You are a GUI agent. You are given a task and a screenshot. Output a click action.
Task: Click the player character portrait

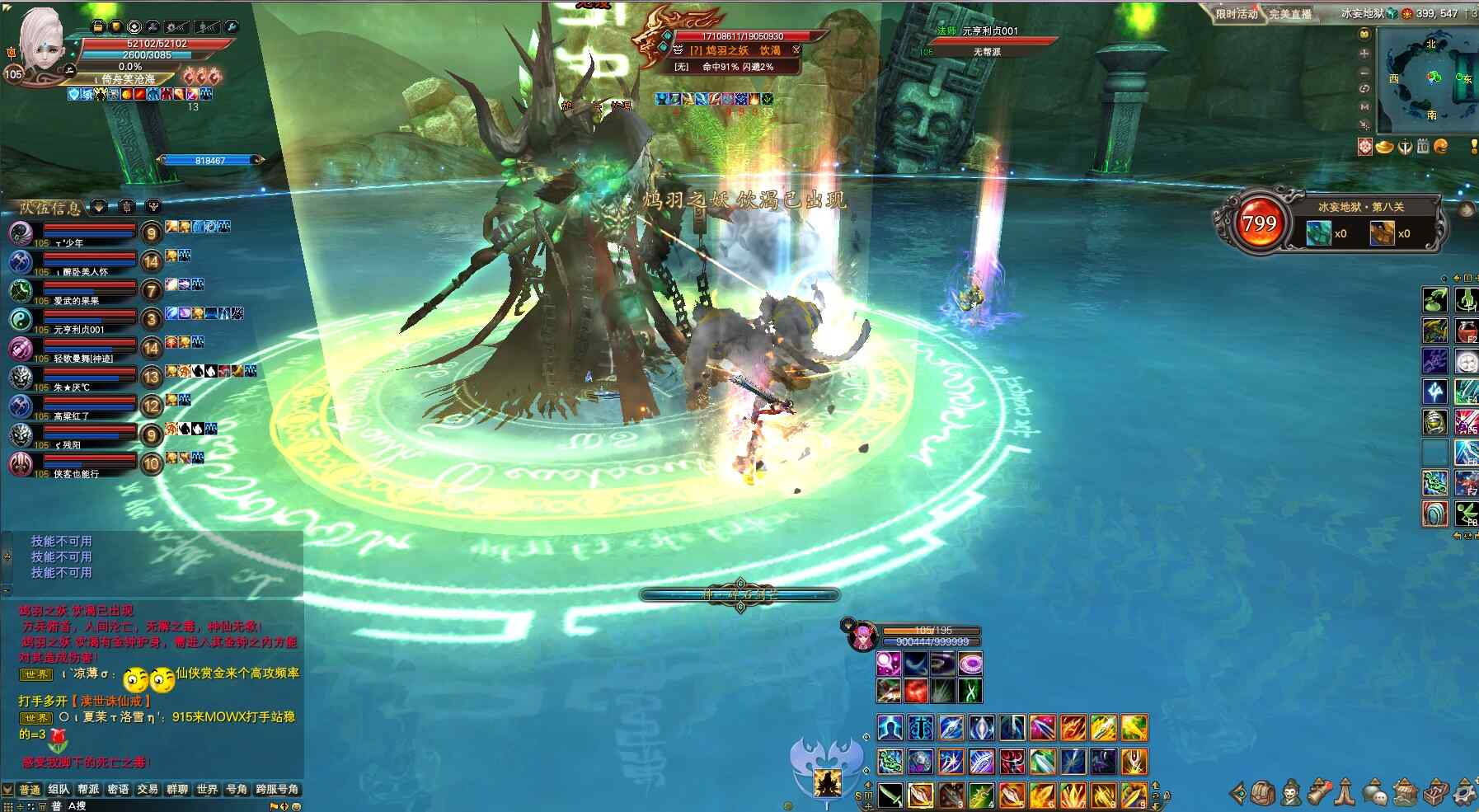[x=40, y=40]
